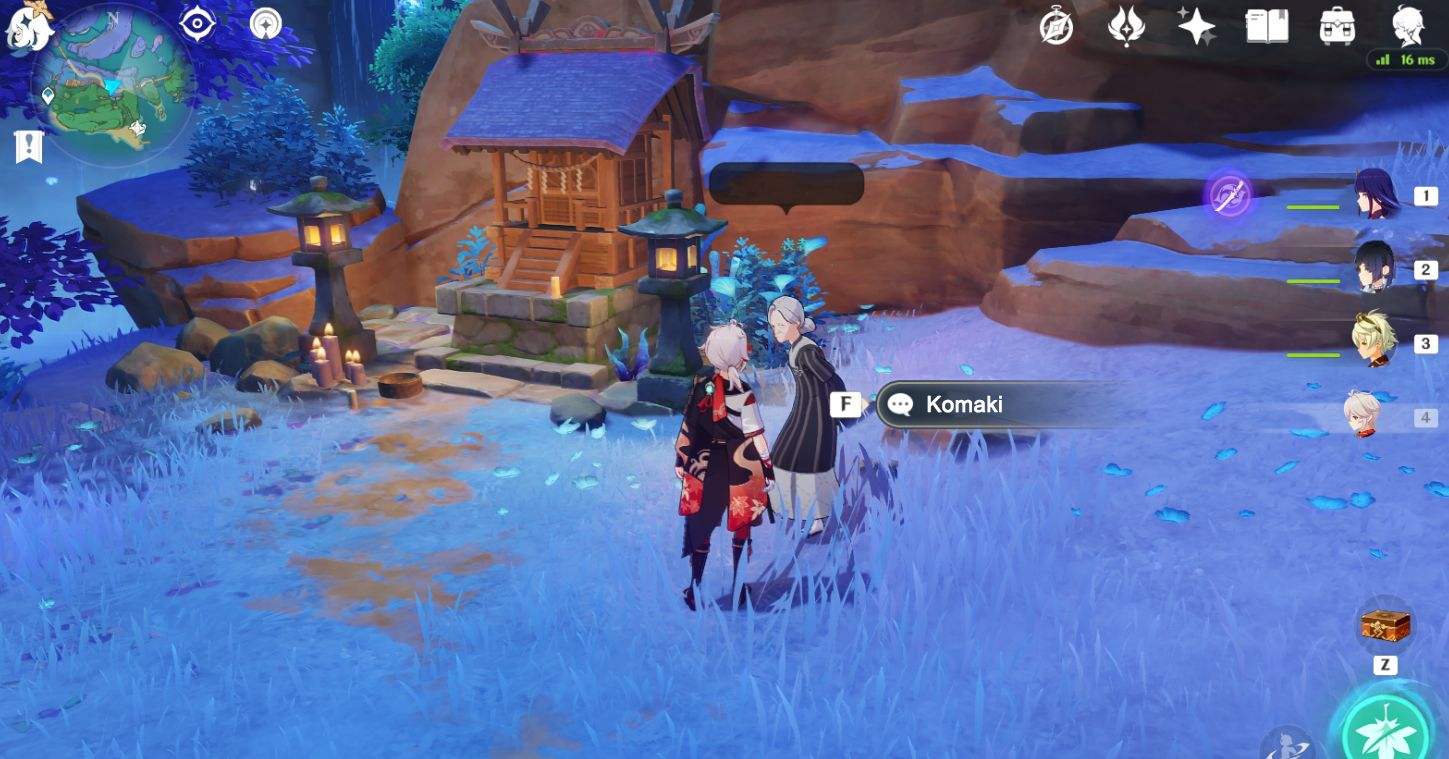Open the Wish menu sparkle icon
The height and width of the screenshot is (759, 1449).
1195,28
